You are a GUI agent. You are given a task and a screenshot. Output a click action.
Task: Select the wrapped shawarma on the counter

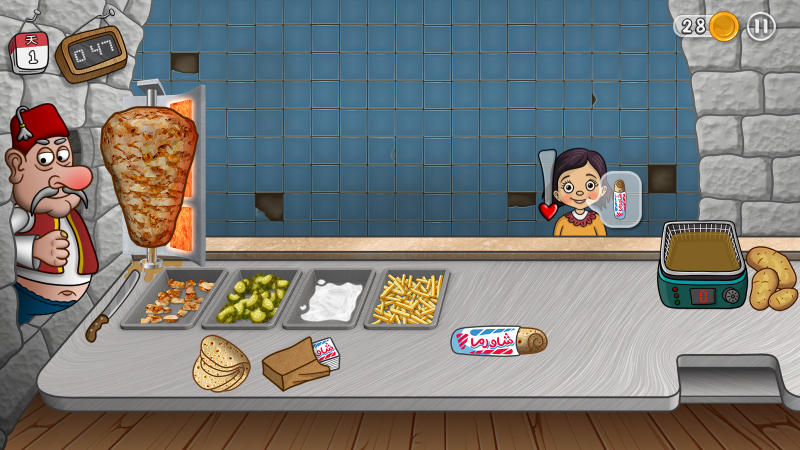tap(498, 341)
